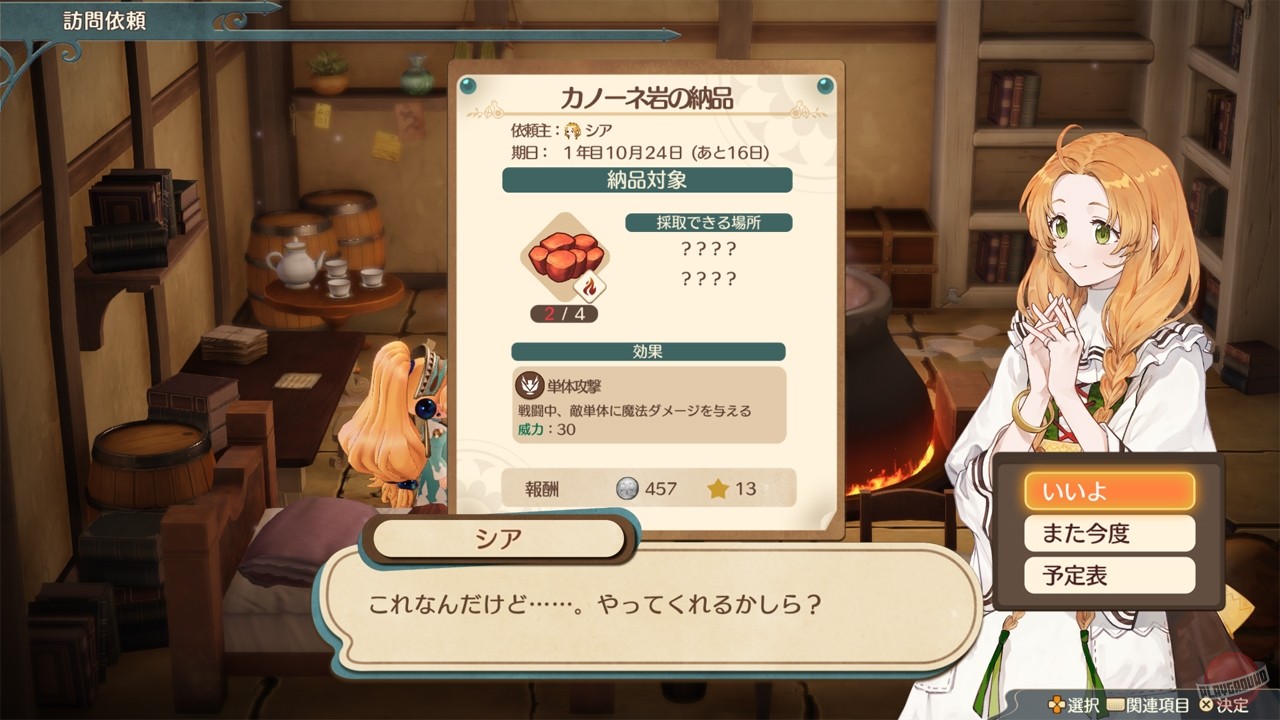Viewport: 1280px width, 720px height.
Task: Open the 予定表 schedule option
Action: (x=1110, y=574)
